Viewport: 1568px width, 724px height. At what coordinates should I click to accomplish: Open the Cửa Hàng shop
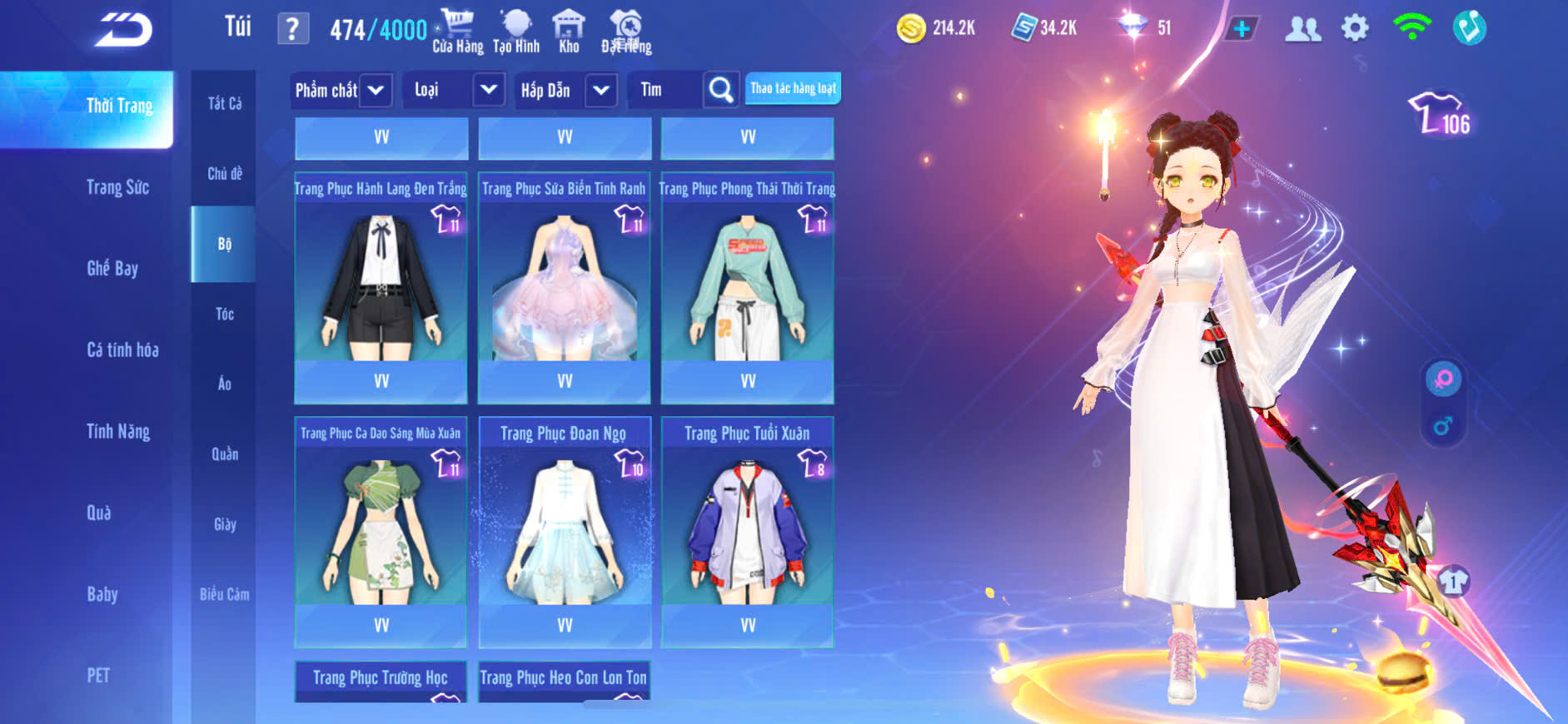click(x=457, y=32)
